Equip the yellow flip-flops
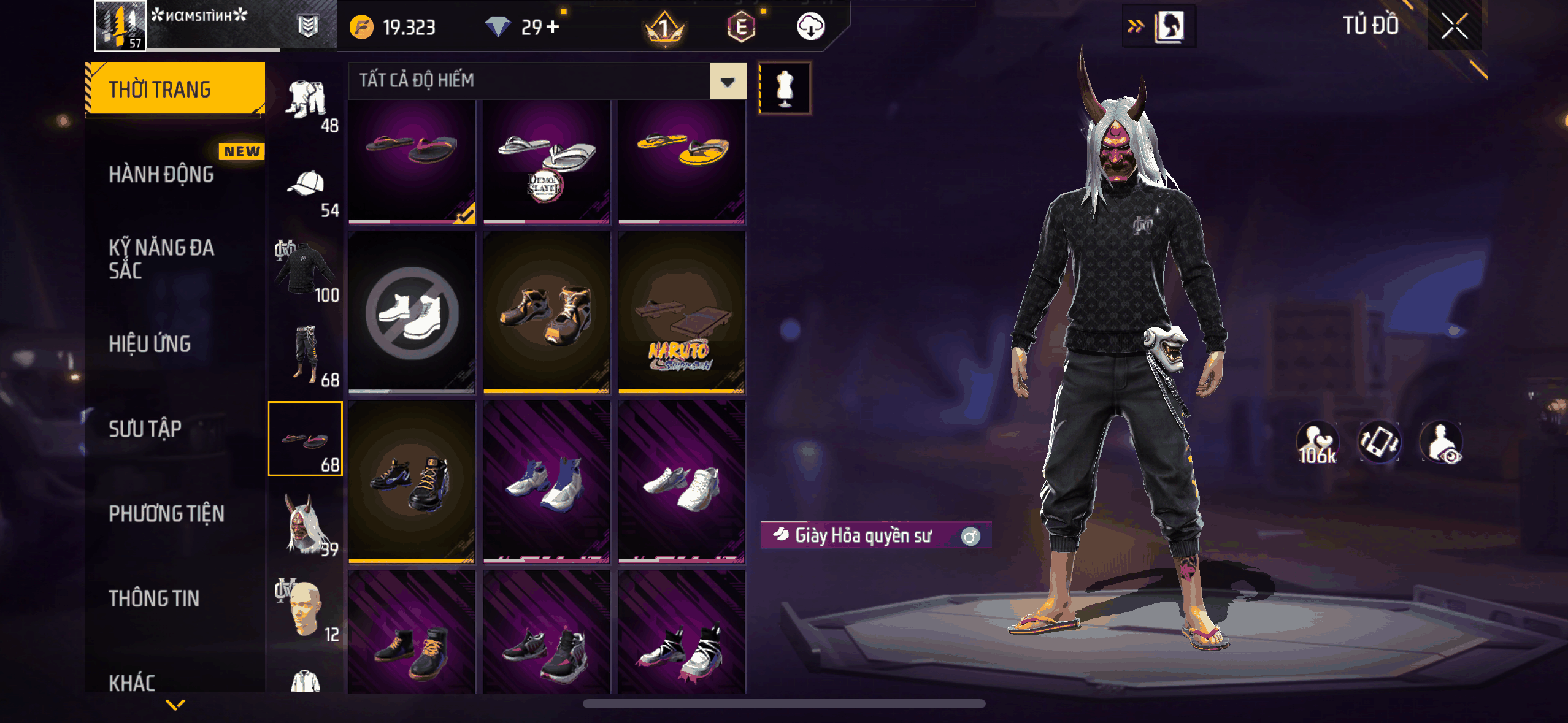 pos(682,161)
